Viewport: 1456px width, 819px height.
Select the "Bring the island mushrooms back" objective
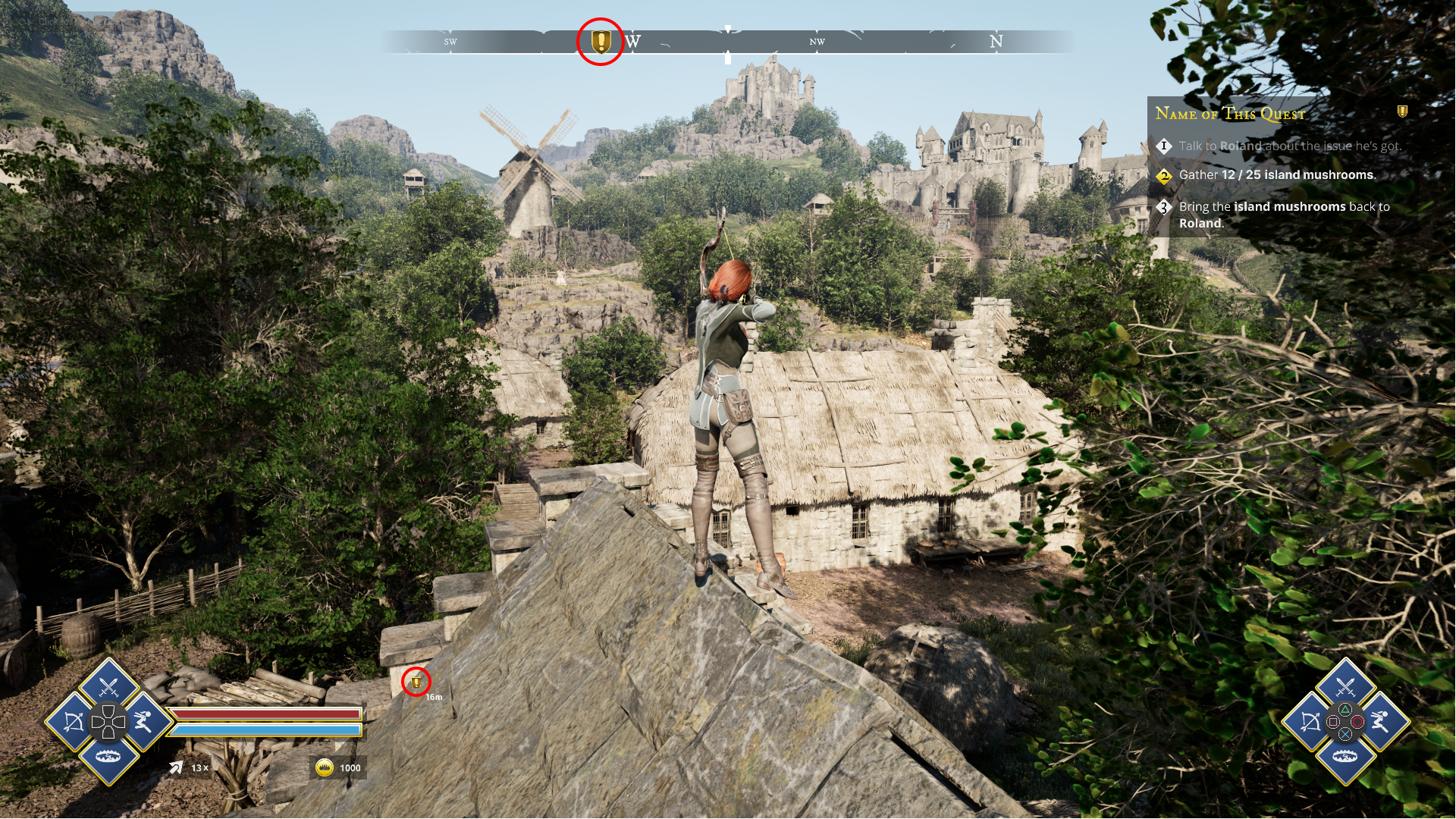1284,215
